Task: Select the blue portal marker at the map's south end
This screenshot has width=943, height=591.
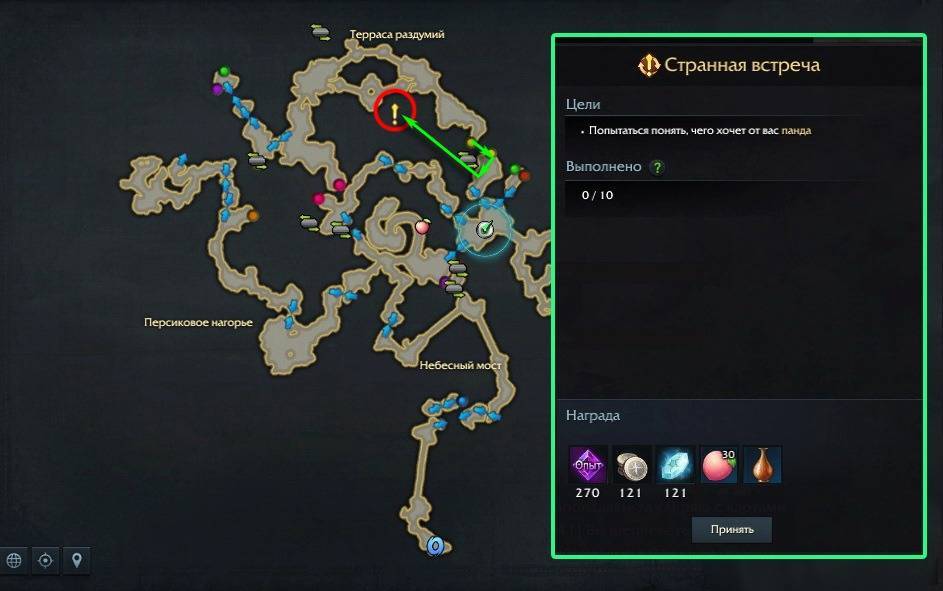Action: [x=435, y=546]
